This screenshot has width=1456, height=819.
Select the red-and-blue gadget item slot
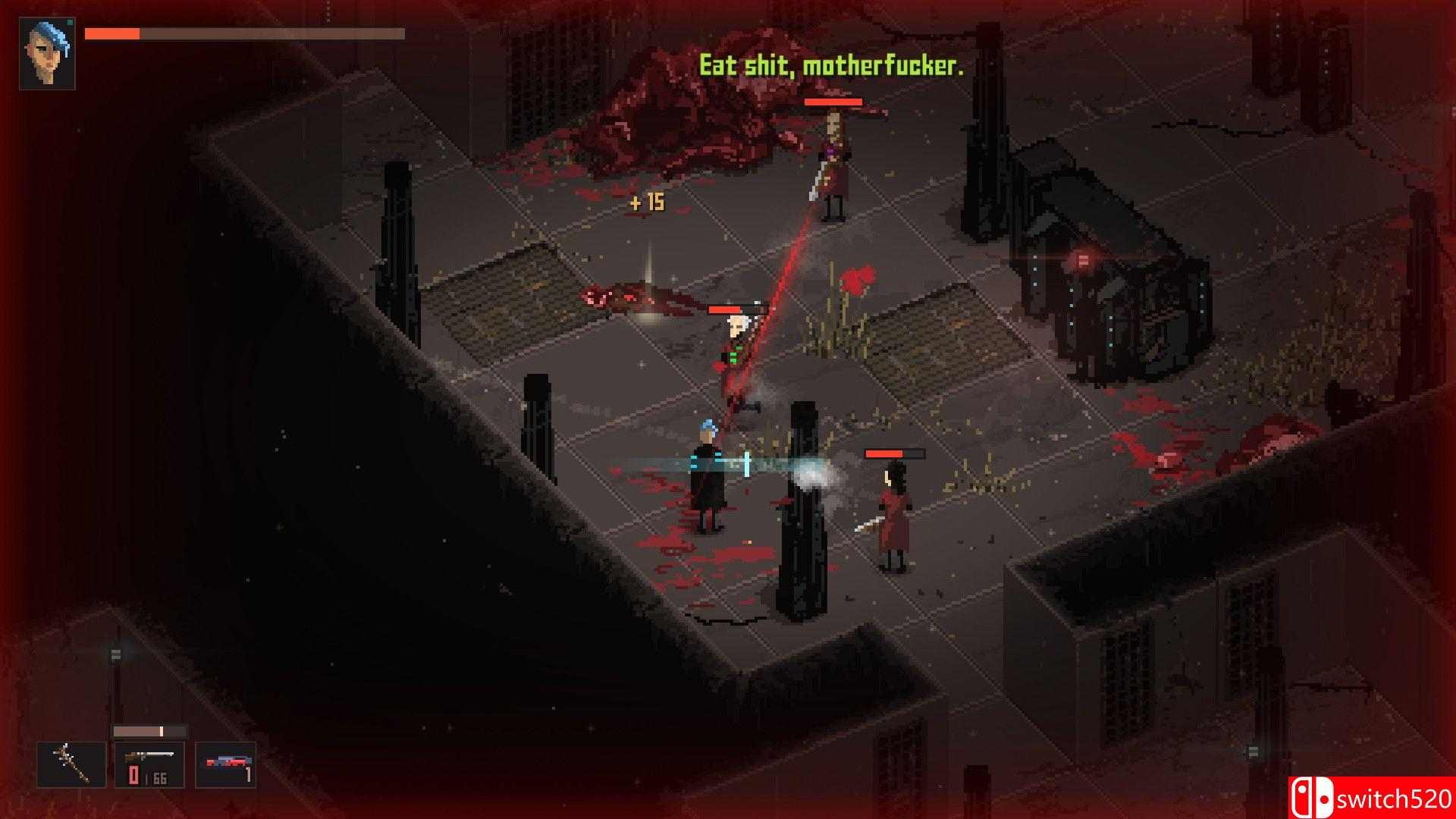coord(225,764)
